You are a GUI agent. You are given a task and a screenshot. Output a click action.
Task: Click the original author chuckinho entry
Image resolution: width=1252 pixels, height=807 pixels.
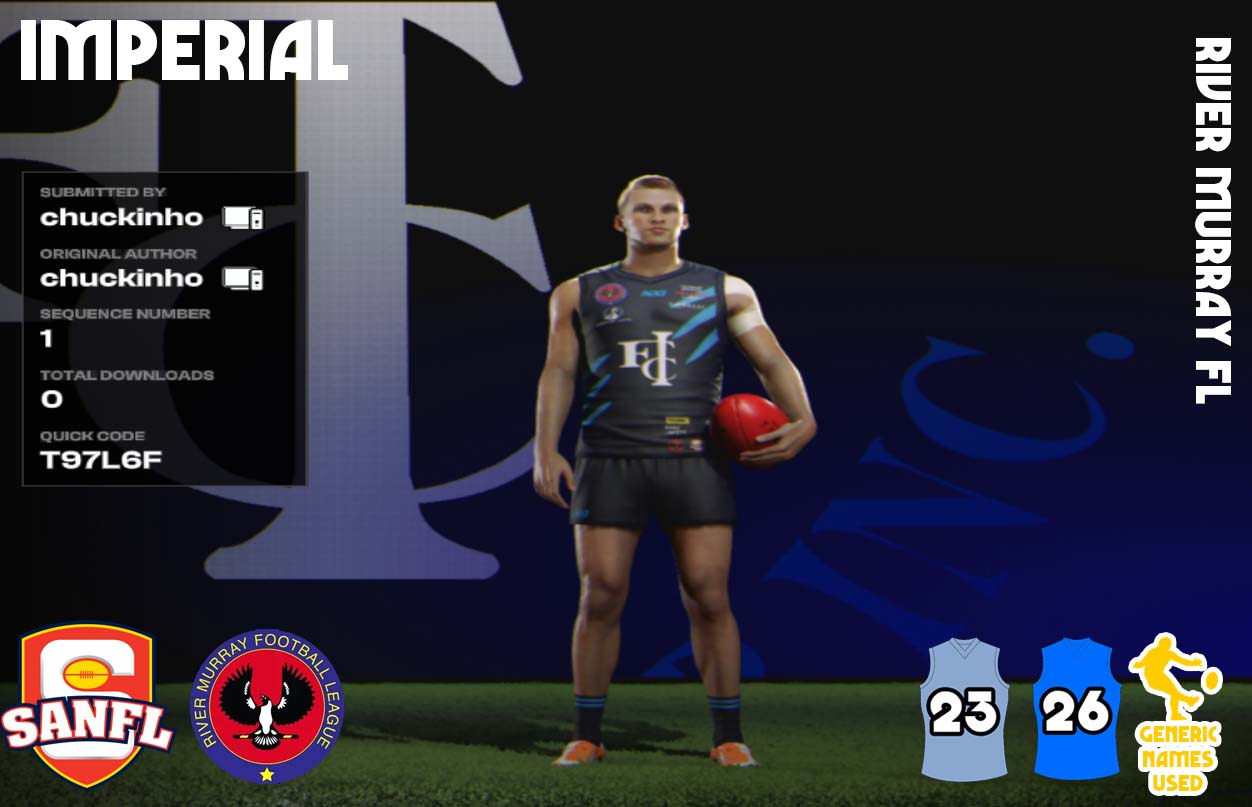[121, 278]
